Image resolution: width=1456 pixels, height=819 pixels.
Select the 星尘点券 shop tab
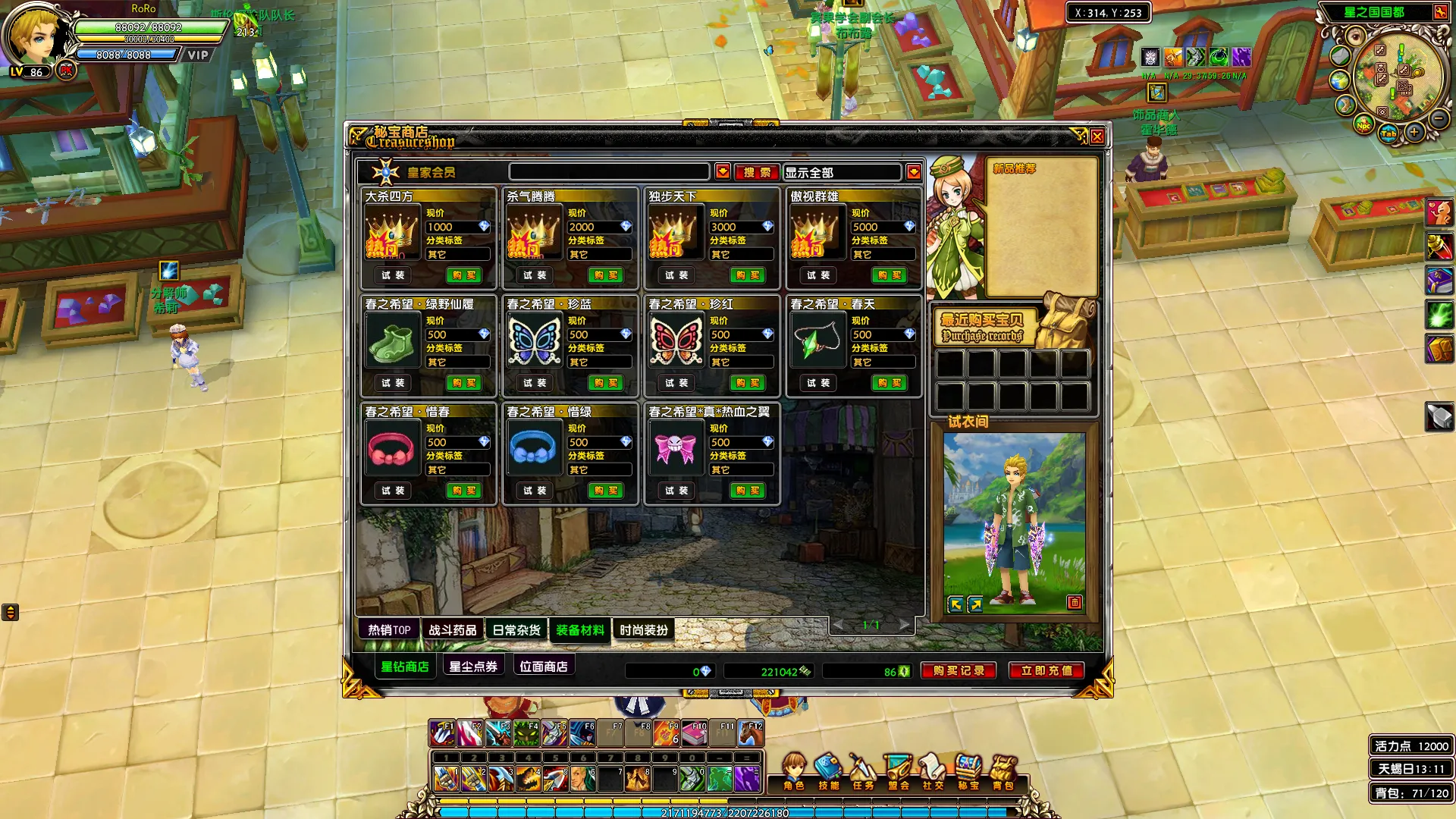473,667
